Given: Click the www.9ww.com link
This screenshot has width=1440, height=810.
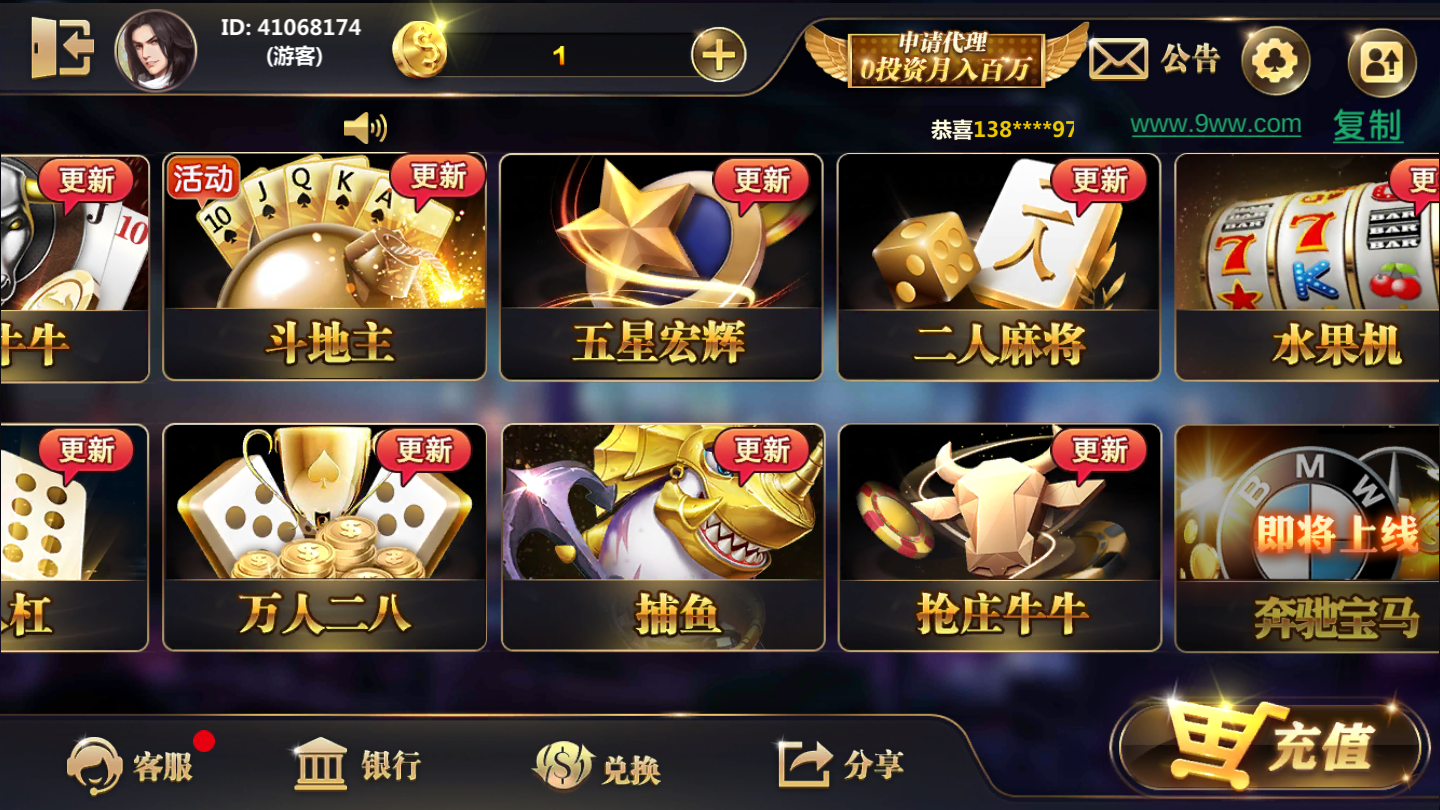Looking at the screenshot, I should click(1216, 125).
